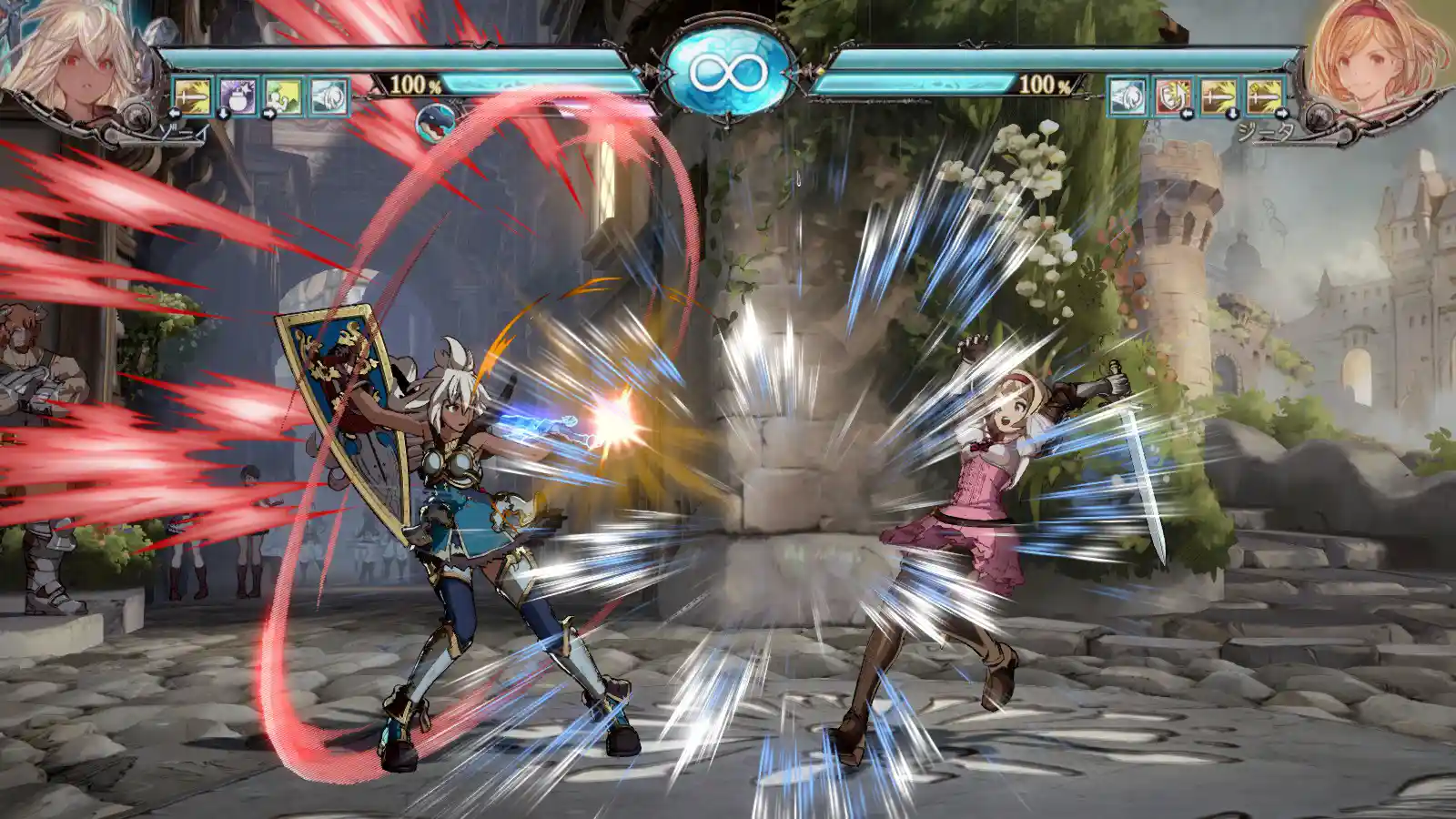Activate Zooey's purple bomb skill icon
The height and width of the screenshot is (819, 1456).
(x=238, y=96)
